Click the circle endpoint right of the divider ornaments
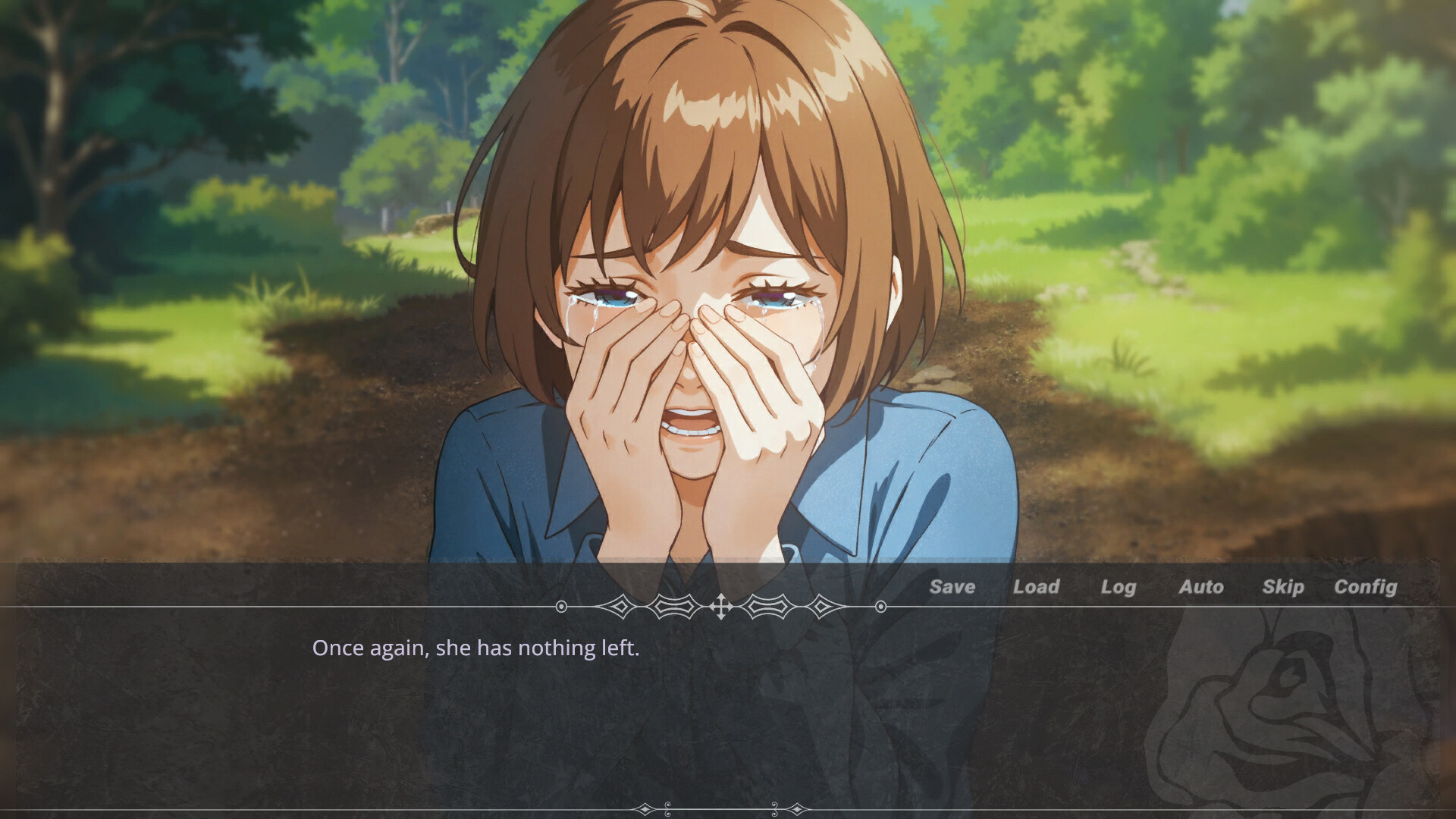The width and height of the screenshot is (1456, 819). (x=880, y=607)
